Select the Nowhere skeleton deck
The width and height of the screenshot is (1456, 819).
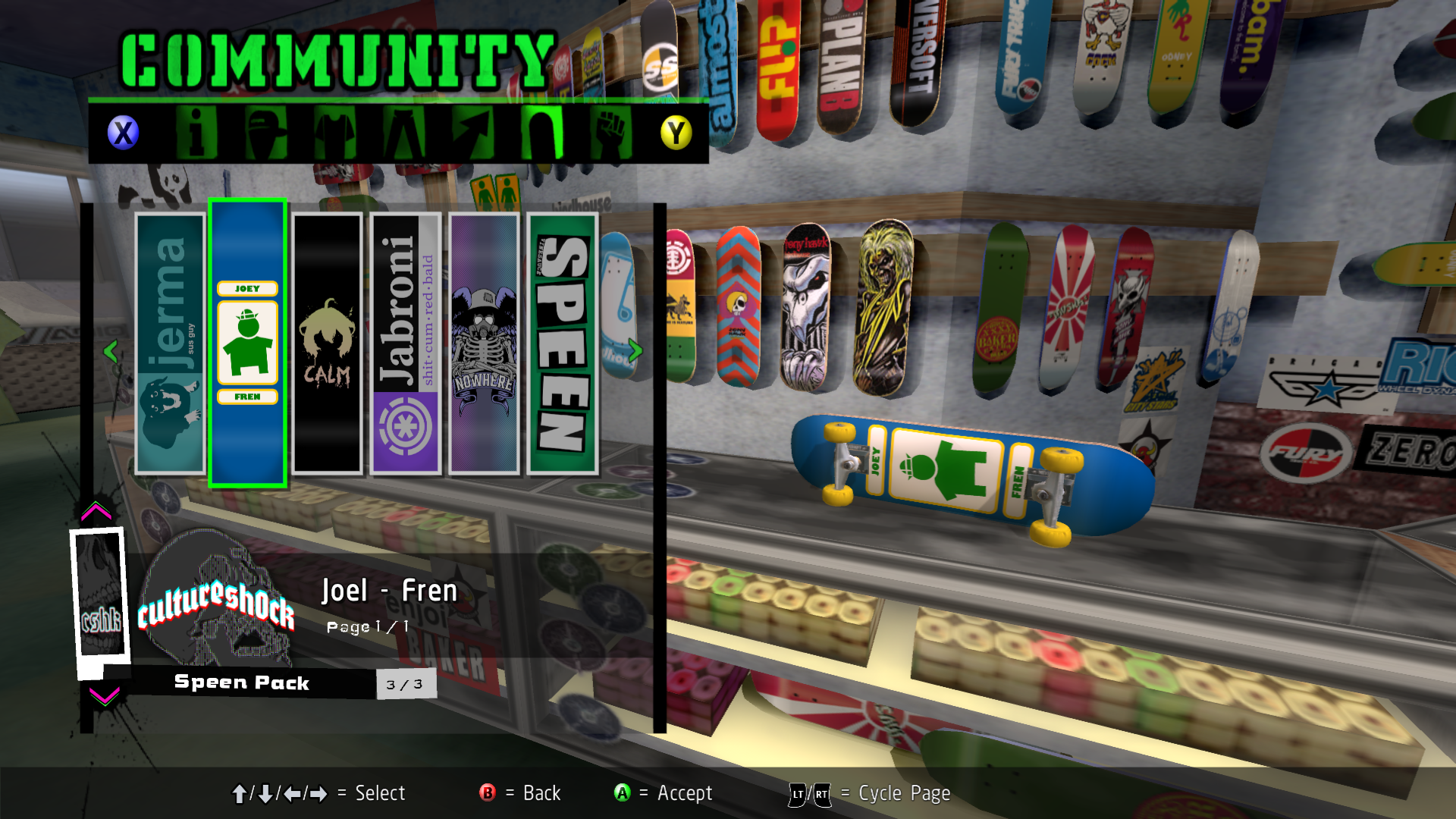(484, 344)
